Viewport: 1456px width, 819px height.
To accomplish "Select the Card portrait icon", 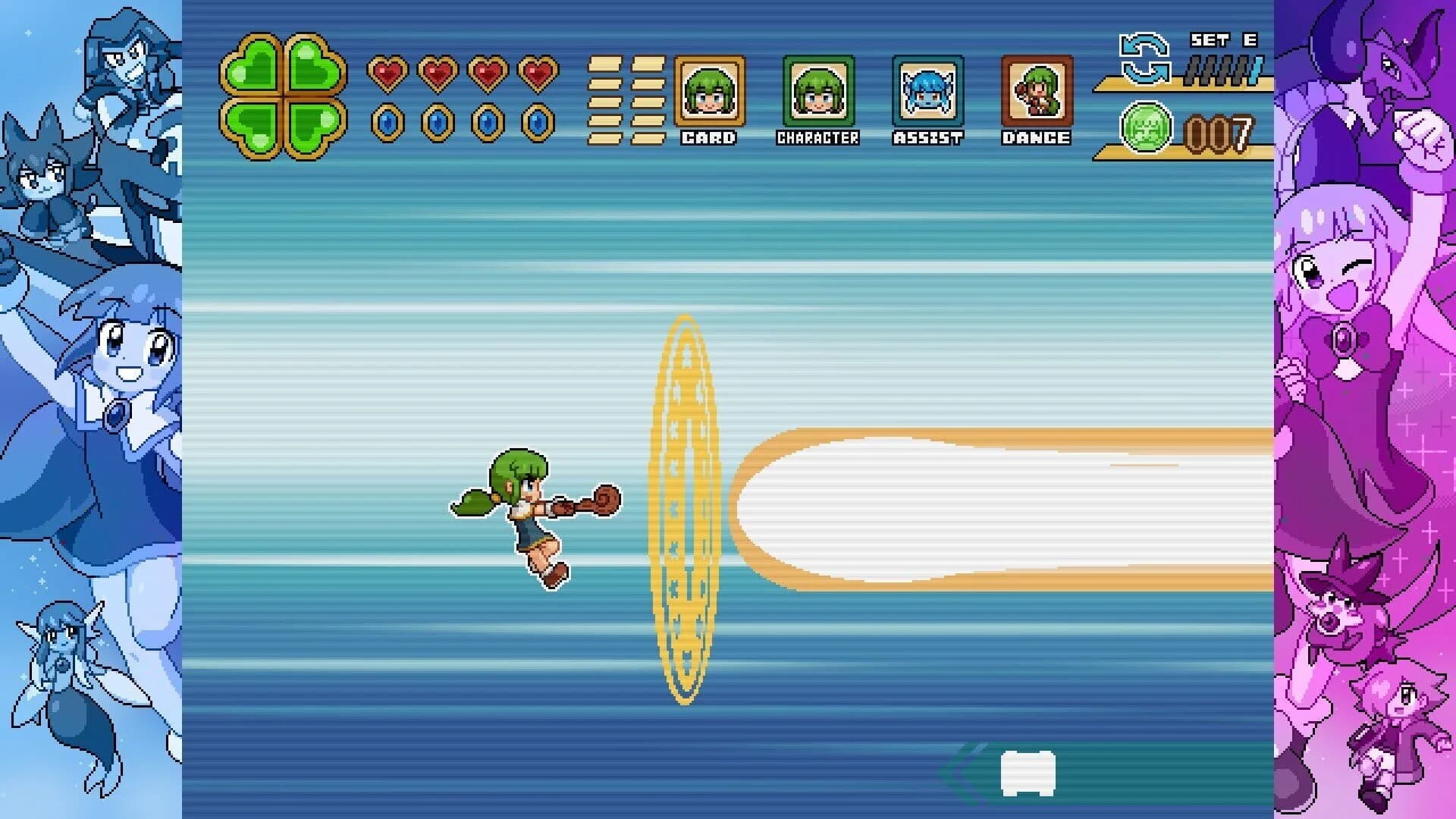I will (709, 92).
